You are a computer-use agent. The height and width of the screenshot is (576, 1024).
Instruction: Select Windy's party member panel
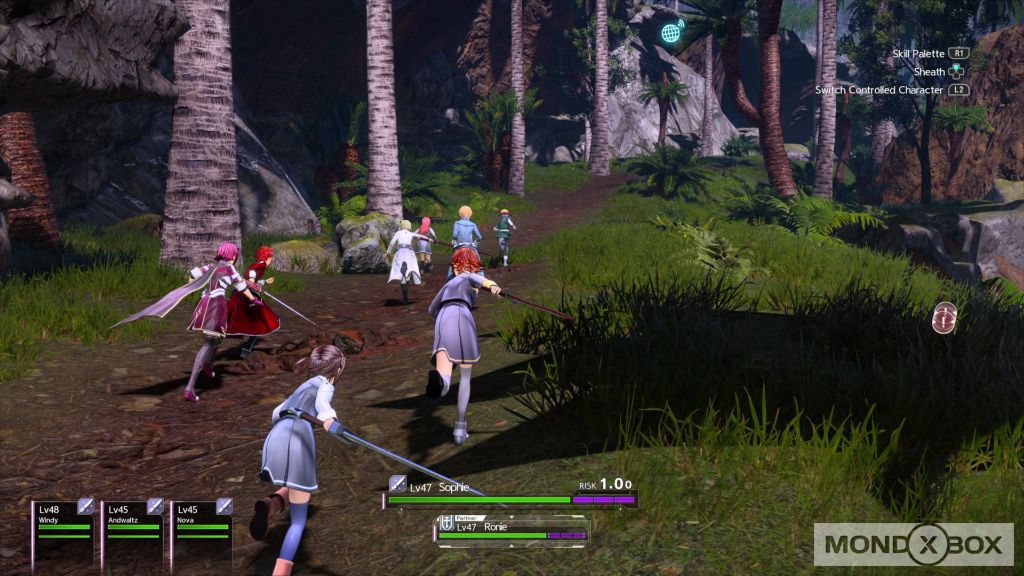tap(63, 522)
